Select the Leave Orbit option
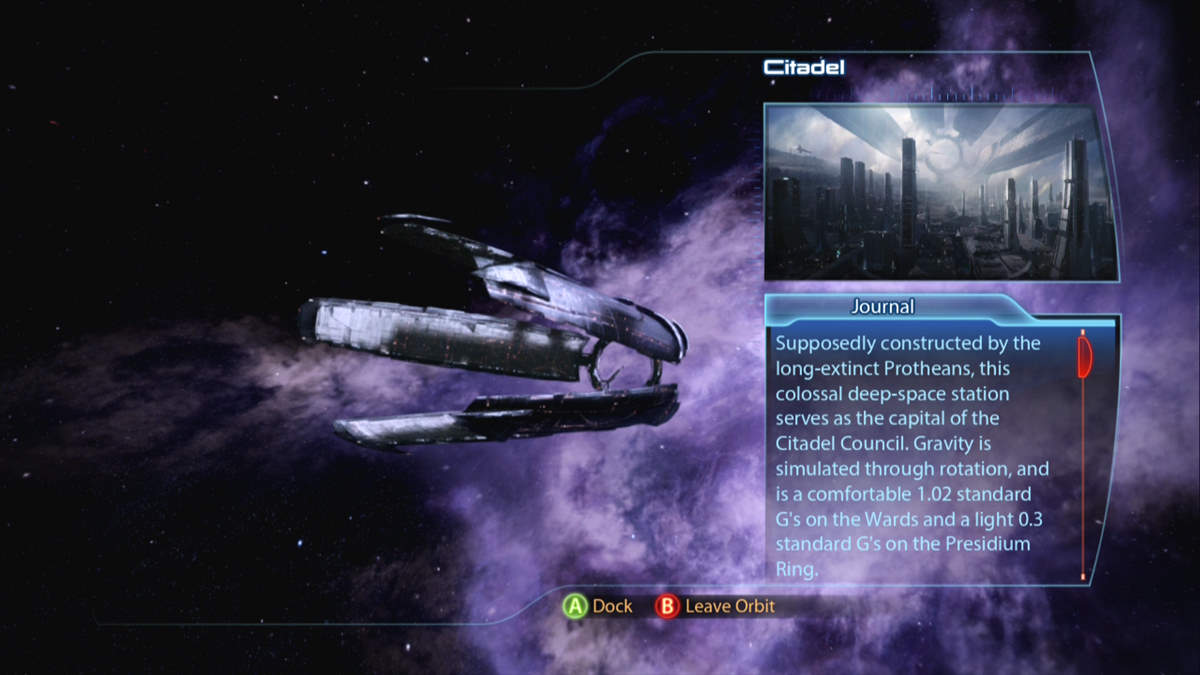This screenshot has width=1200, height=675. tap(716, 606)
